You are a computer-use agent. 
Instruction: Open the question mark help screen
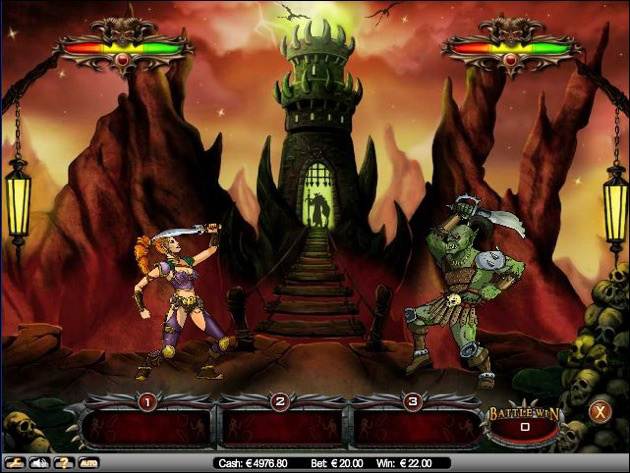pos(65,463)
